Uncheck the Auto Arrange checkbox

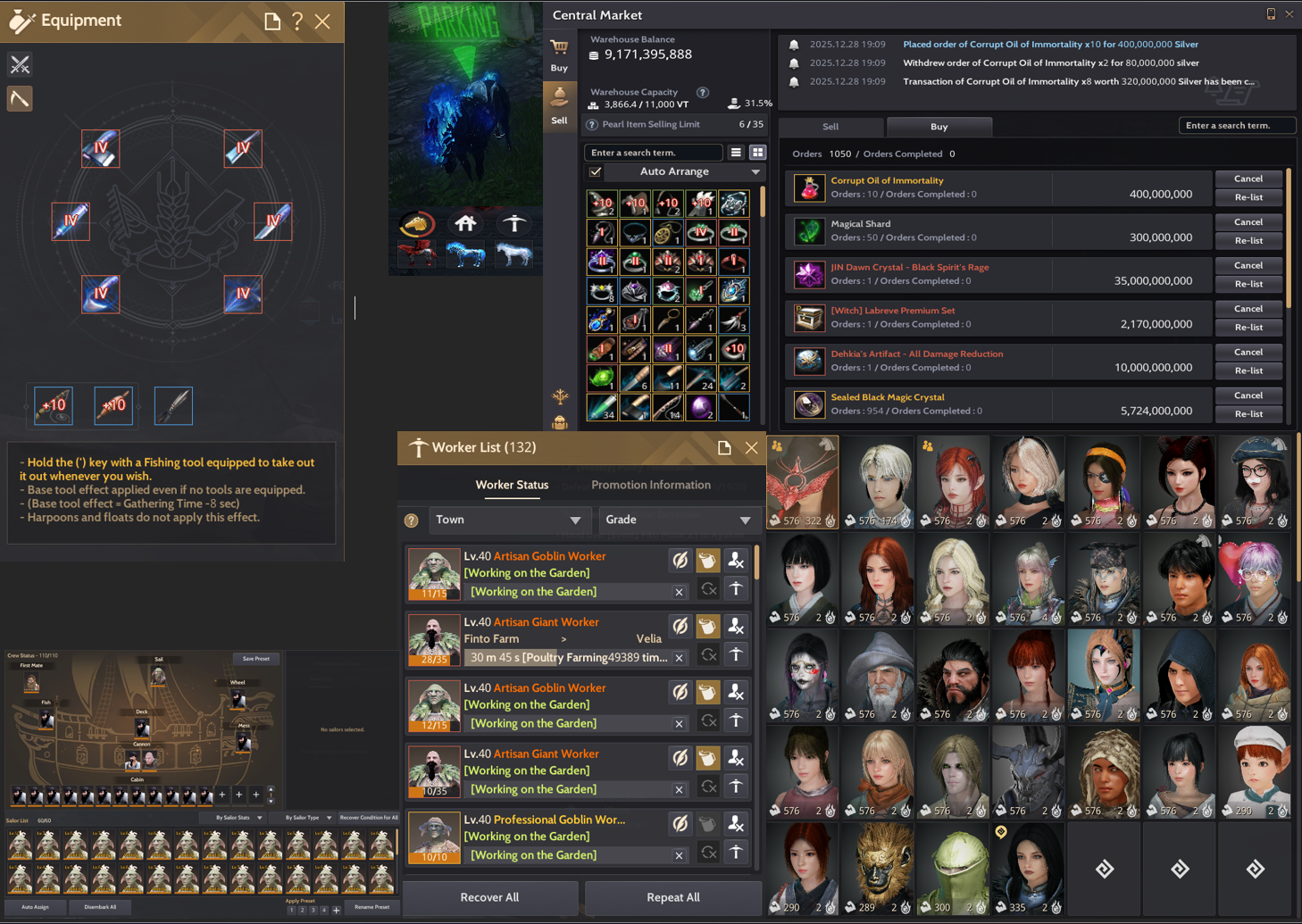pyautogui.click(x=595, y=171)
